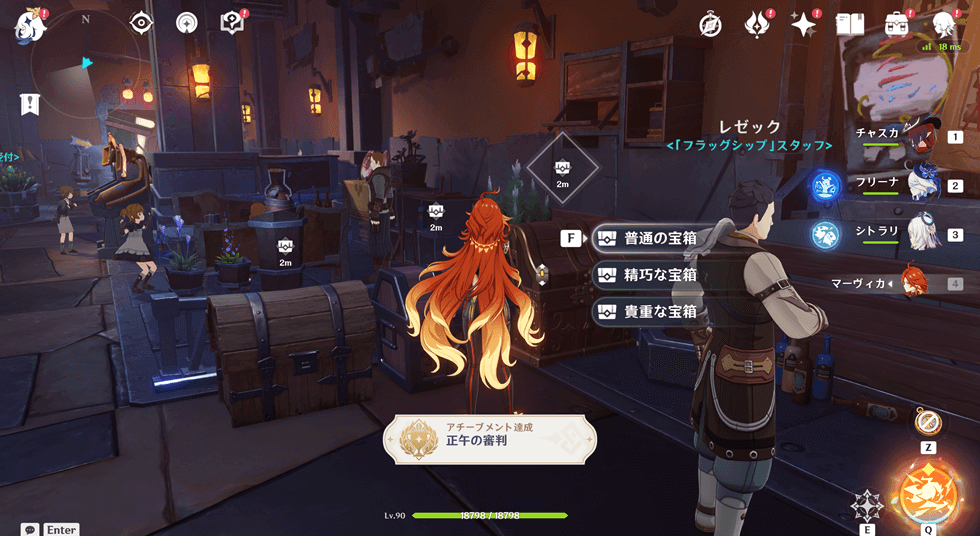Open the open-book icon in the top bar
This screenshot has width=980, height=536.
pos(849,25)
